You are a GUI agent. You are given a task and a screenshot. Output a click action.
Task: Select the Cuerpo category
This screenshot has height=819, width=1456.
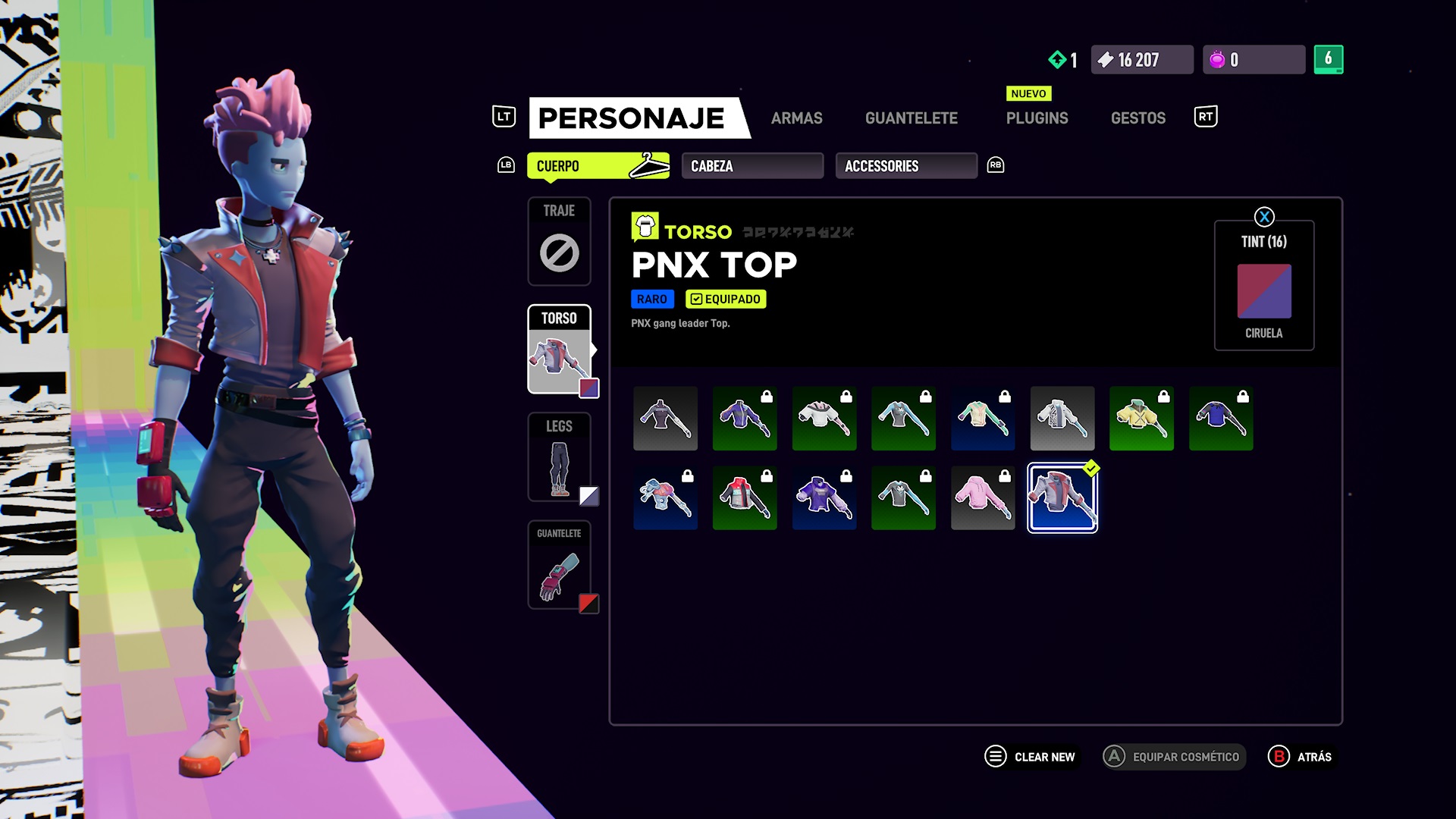pos(598,166)
